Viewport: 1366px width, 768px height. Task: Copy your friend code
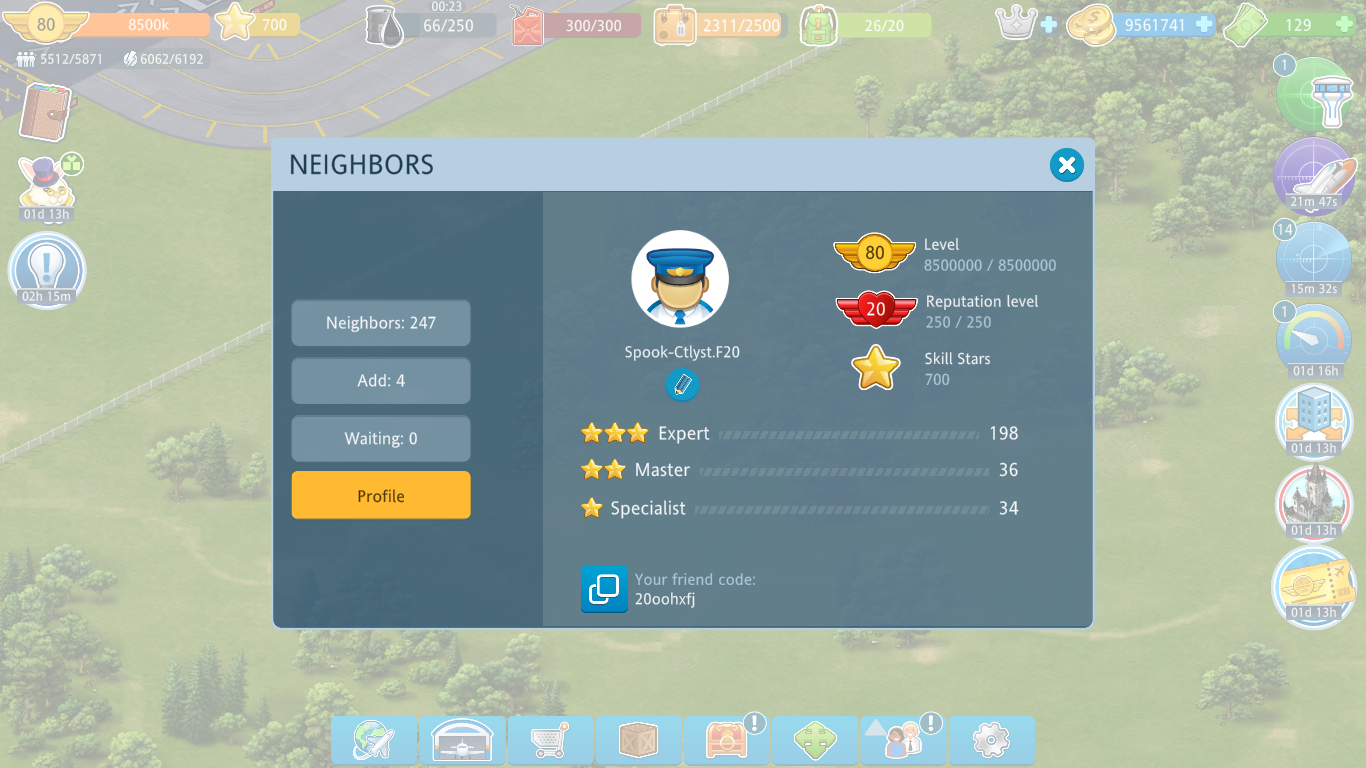(604, 589)
